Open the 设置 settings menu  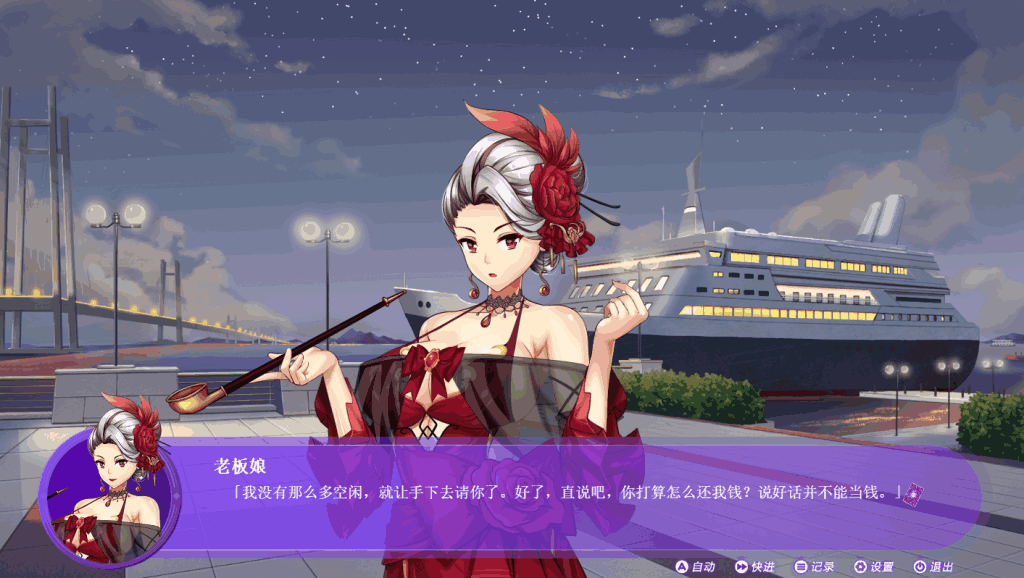[x=873, y=567]
